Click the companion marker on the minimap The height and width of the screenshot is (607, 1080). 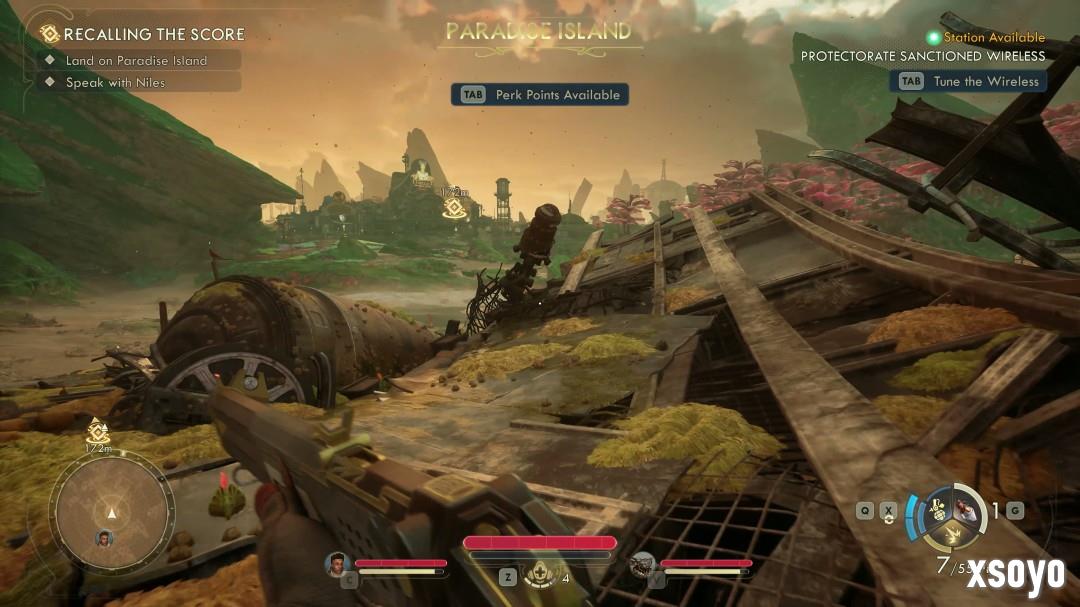pos(104,539)
